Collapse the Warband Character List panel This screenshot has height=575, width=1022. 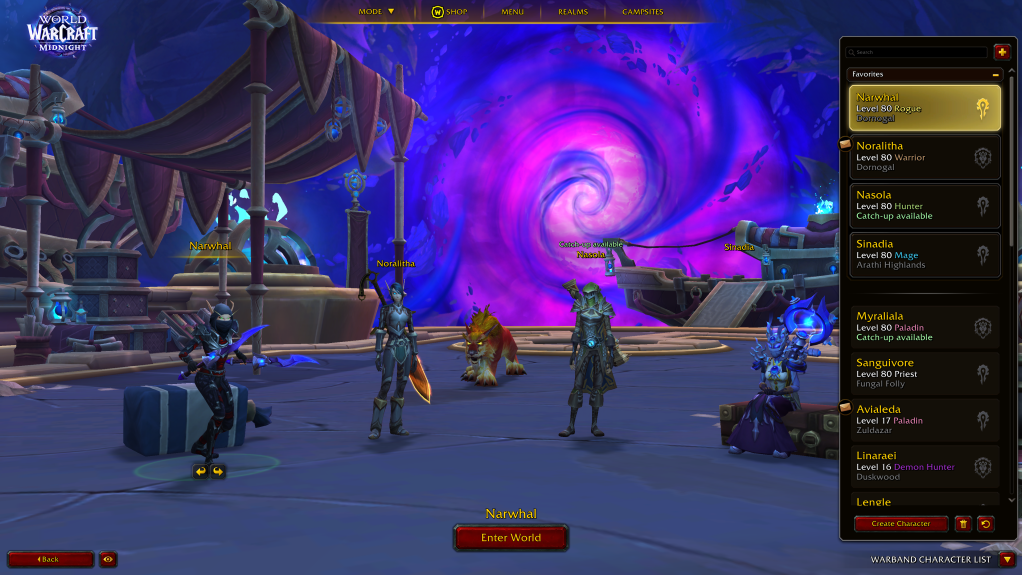click(x=1007, y=559)
